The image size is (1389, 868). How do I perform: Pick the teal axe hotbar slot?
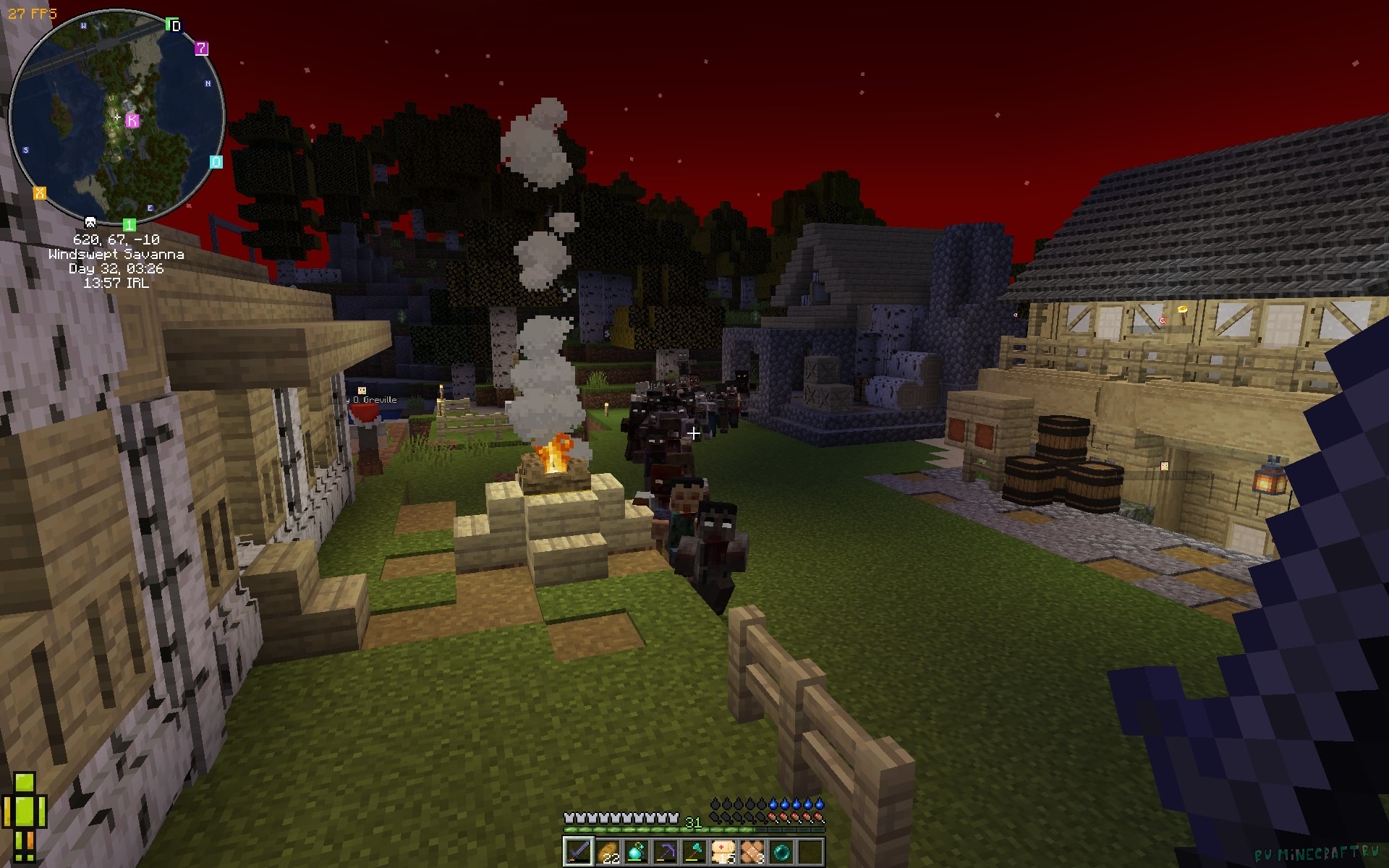694,851
